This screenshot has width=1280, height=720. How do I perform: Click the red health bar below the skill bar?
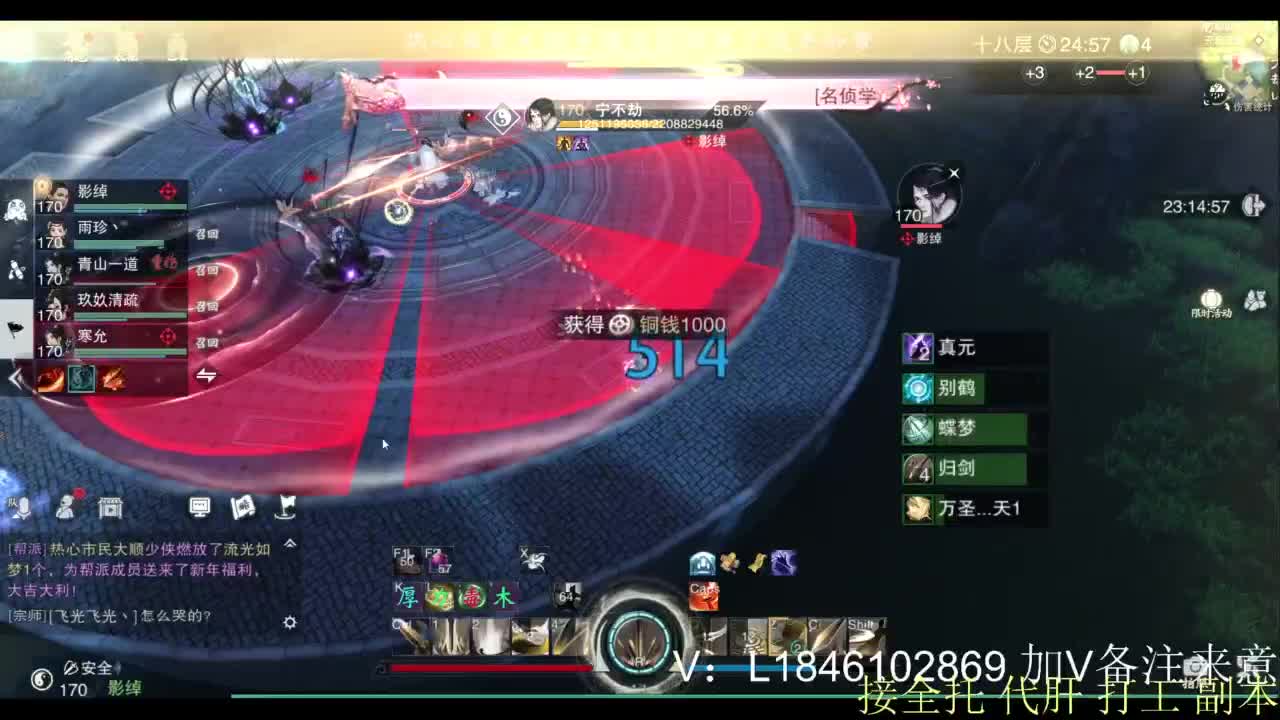click(x=490, y=668)
